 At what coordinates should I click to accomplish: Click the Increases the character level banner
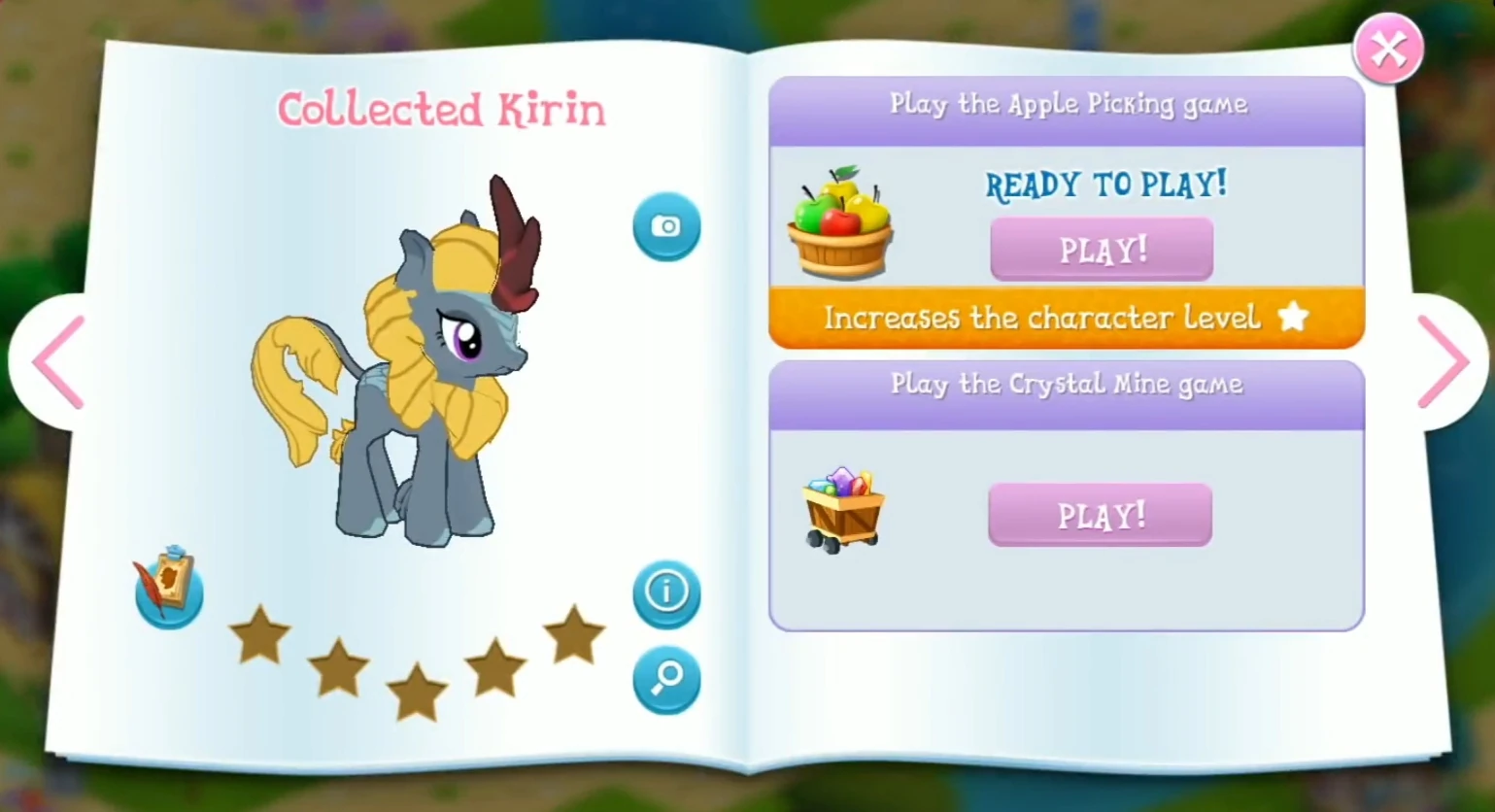coord(1066,317)
